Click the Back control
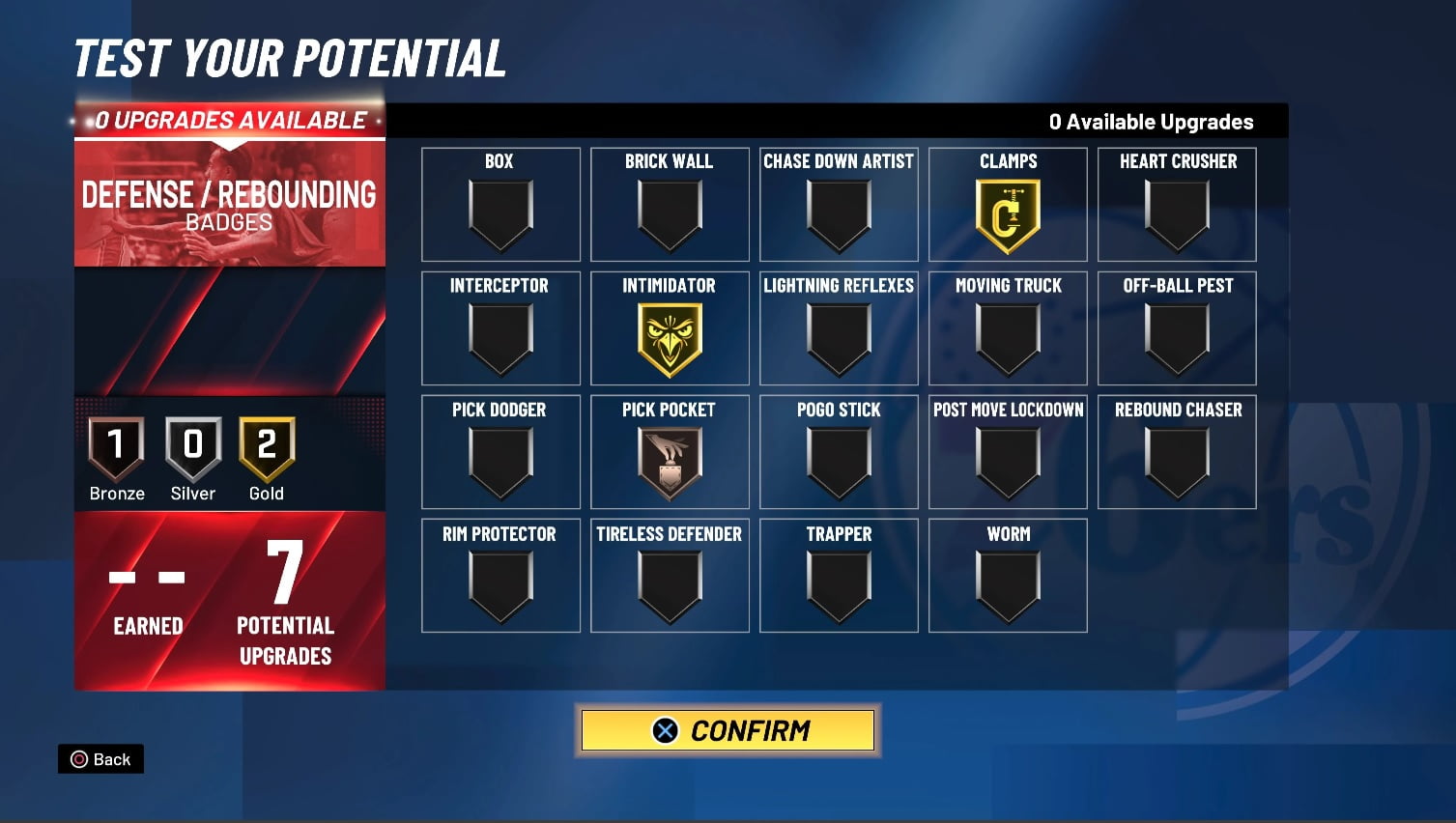 [100, 759]
